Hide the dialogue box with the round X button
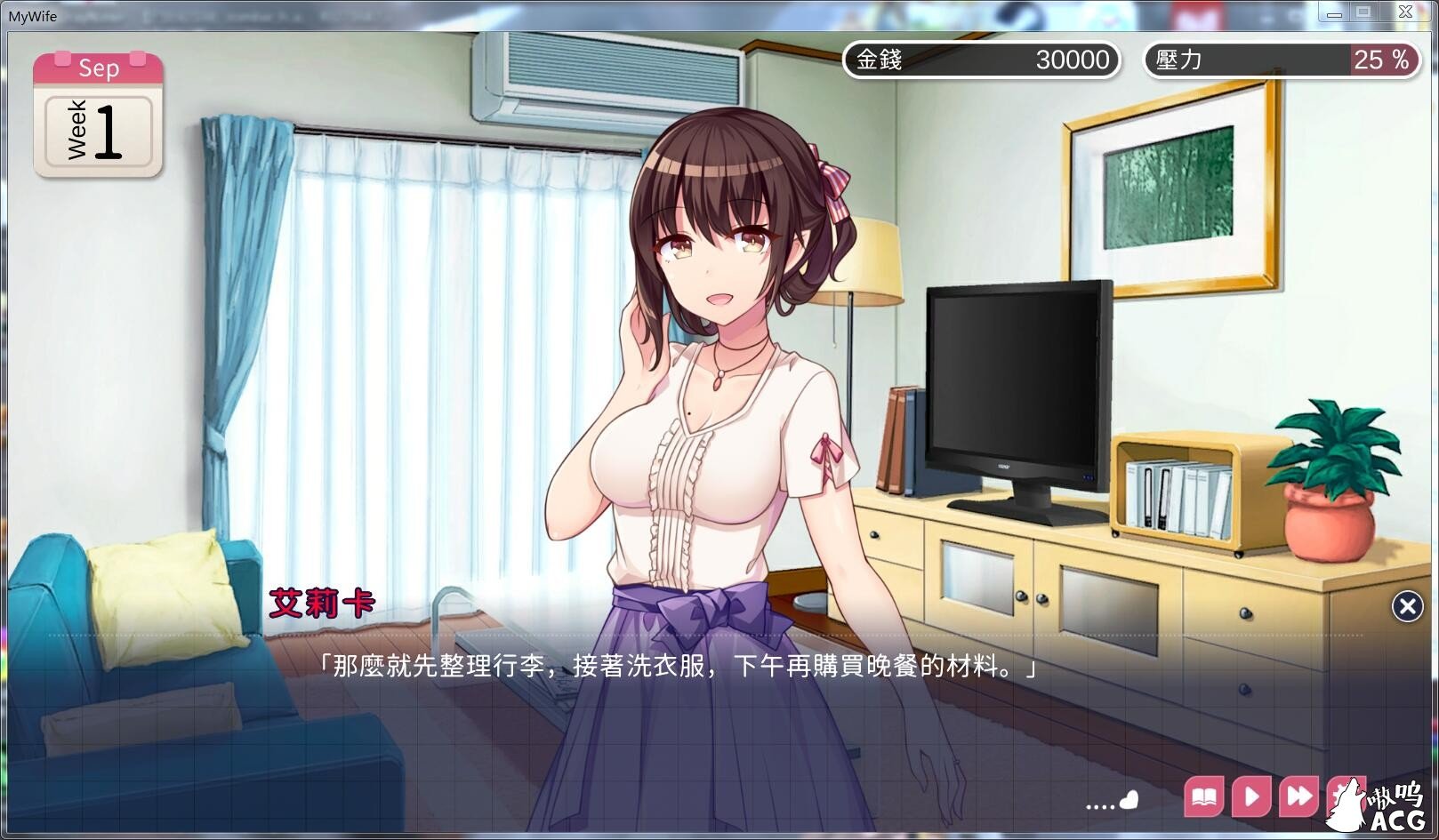The width and height of the screenshot is (1439, 840). tap(1406, 606)
